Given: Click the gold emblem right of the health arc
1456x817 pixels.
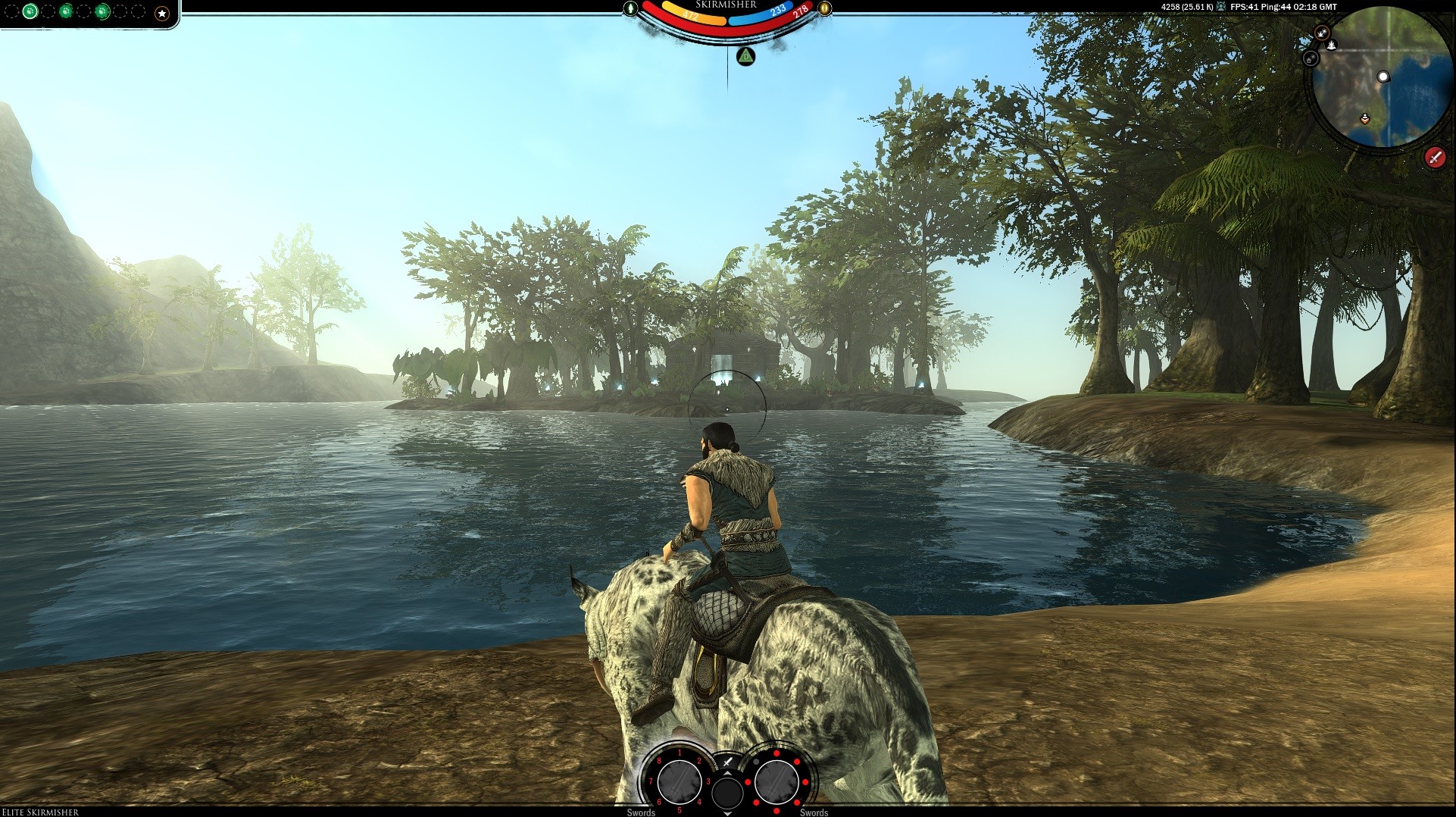Looking at the screenshot, I should pos(824,8).
